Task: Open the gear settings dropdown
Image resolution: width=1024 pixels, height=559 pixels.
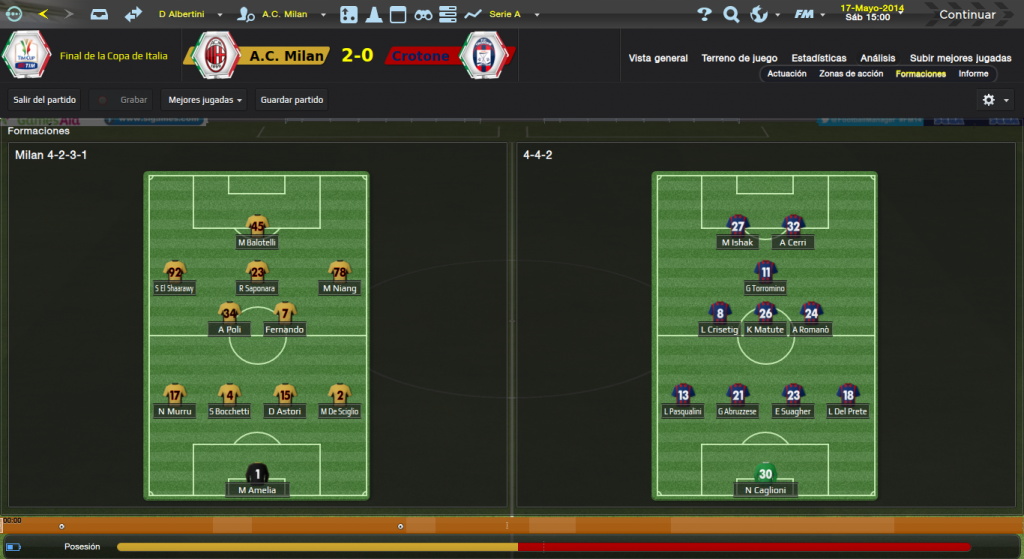Action: pos(995,100)
